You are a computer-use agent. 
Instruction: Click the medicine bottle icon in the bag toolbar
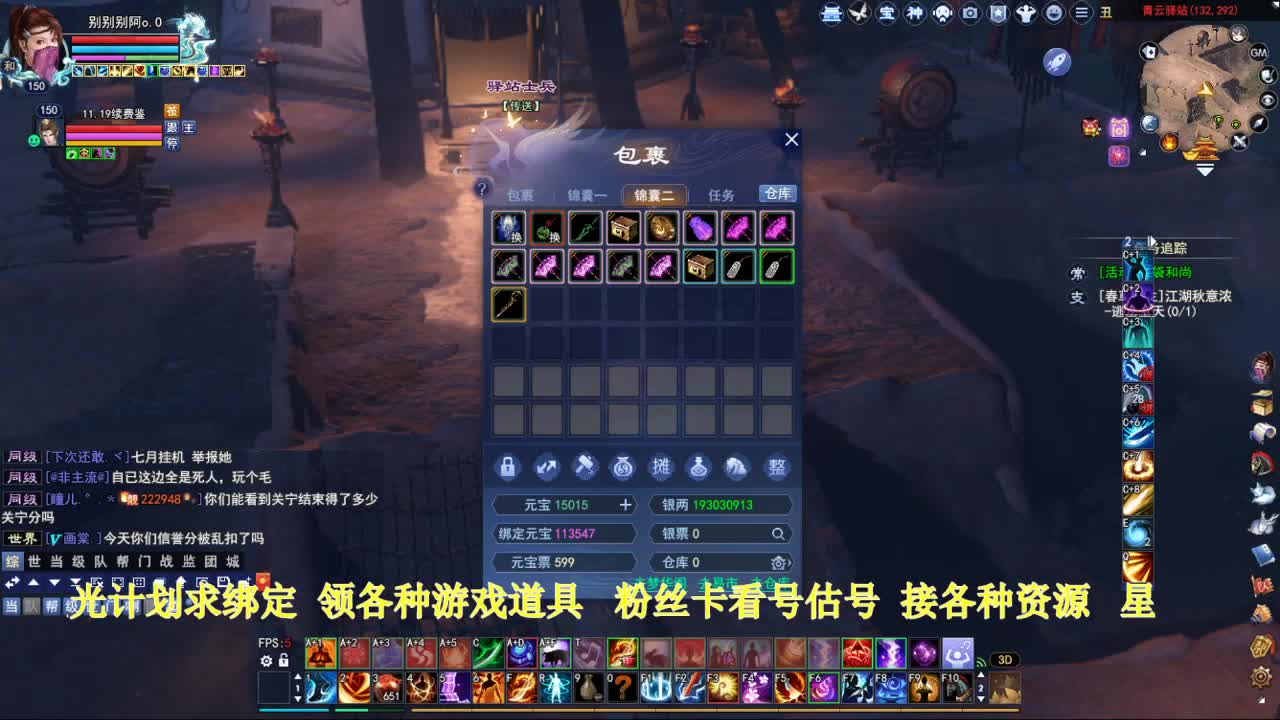pyautogui.click(x=701, y=467)
